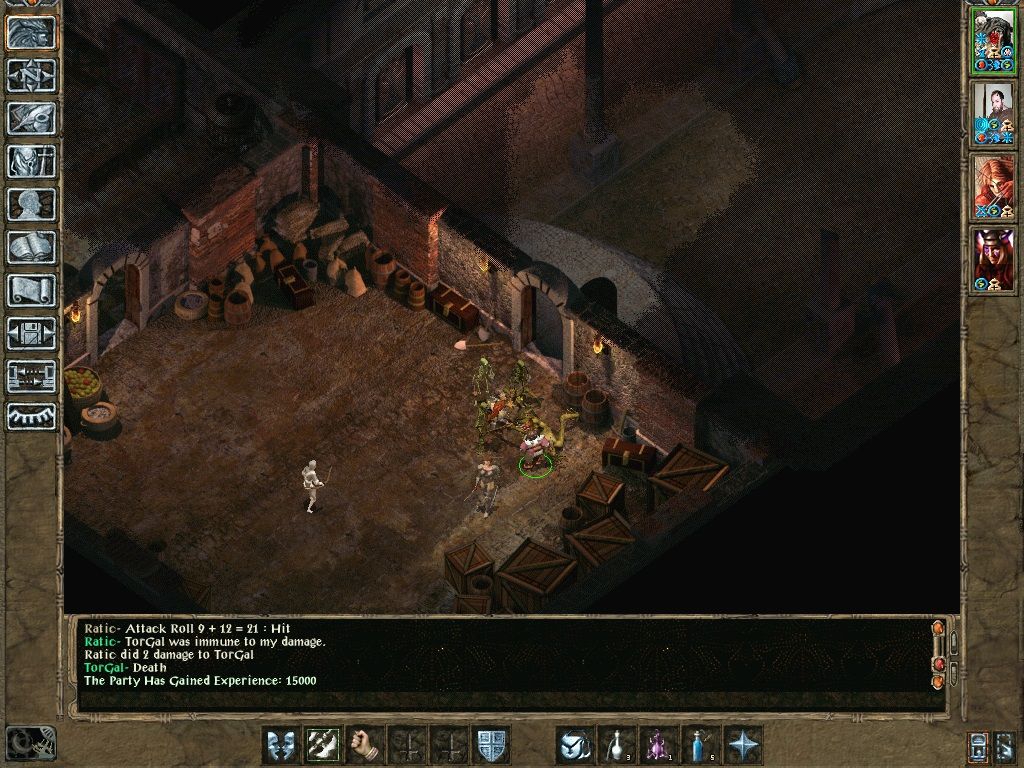The width and height of the screenshot is (1024, 768).
Task: Open the mage spellbook button
Action: pyautogui.click(x=31, y=247)
